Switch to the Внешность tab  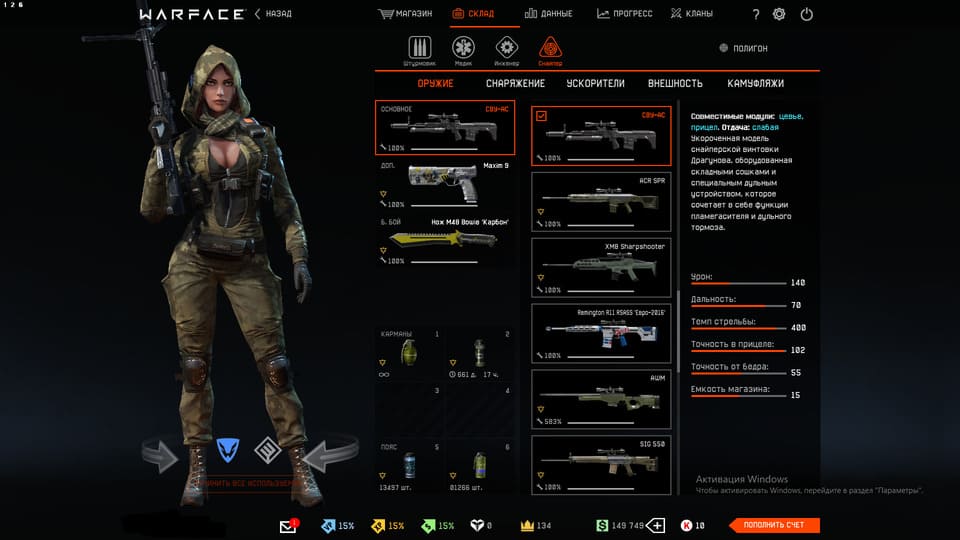click(675, 84)
